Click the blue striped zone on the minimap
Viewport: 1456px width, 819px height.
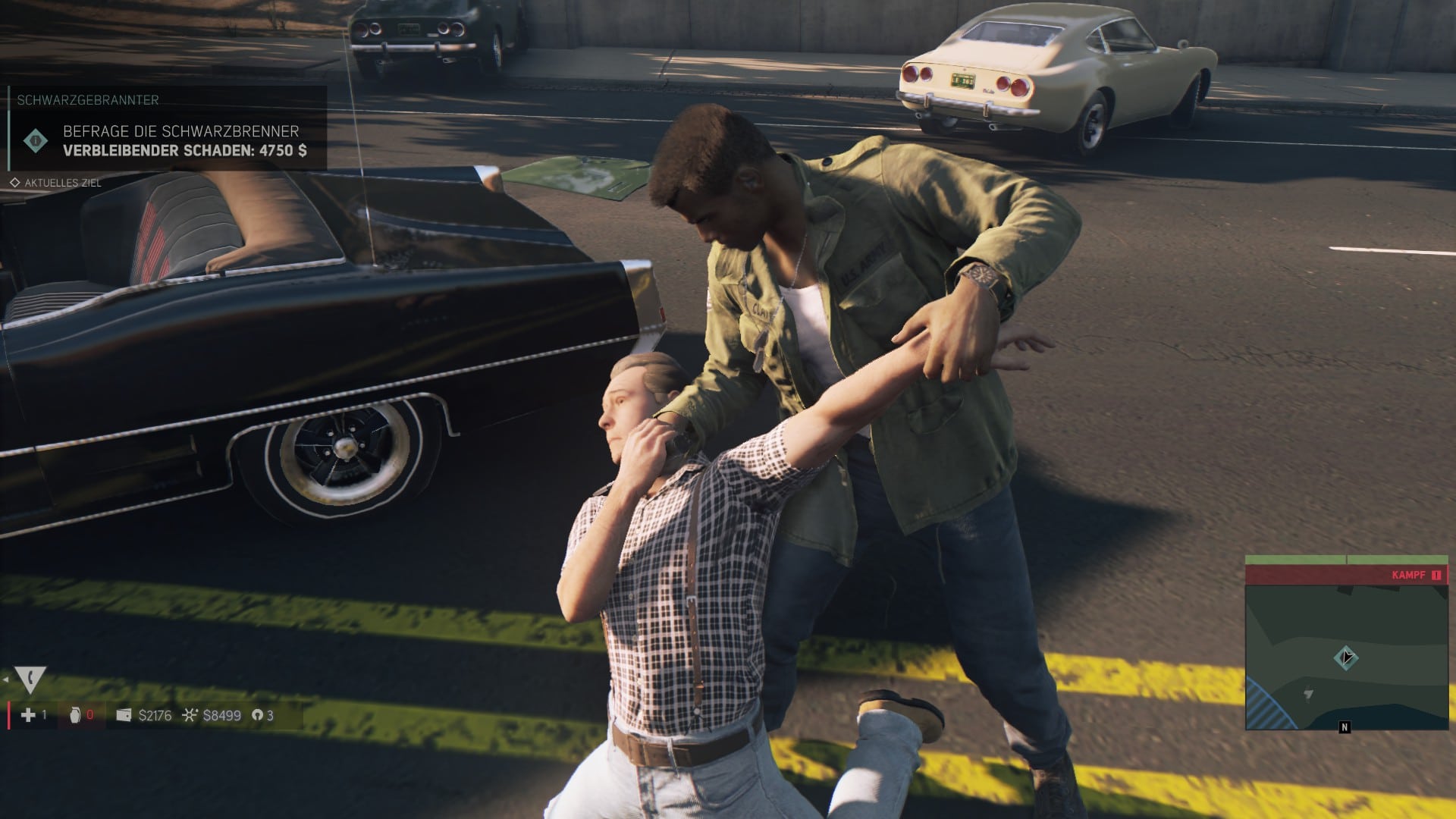(1268, 705)
